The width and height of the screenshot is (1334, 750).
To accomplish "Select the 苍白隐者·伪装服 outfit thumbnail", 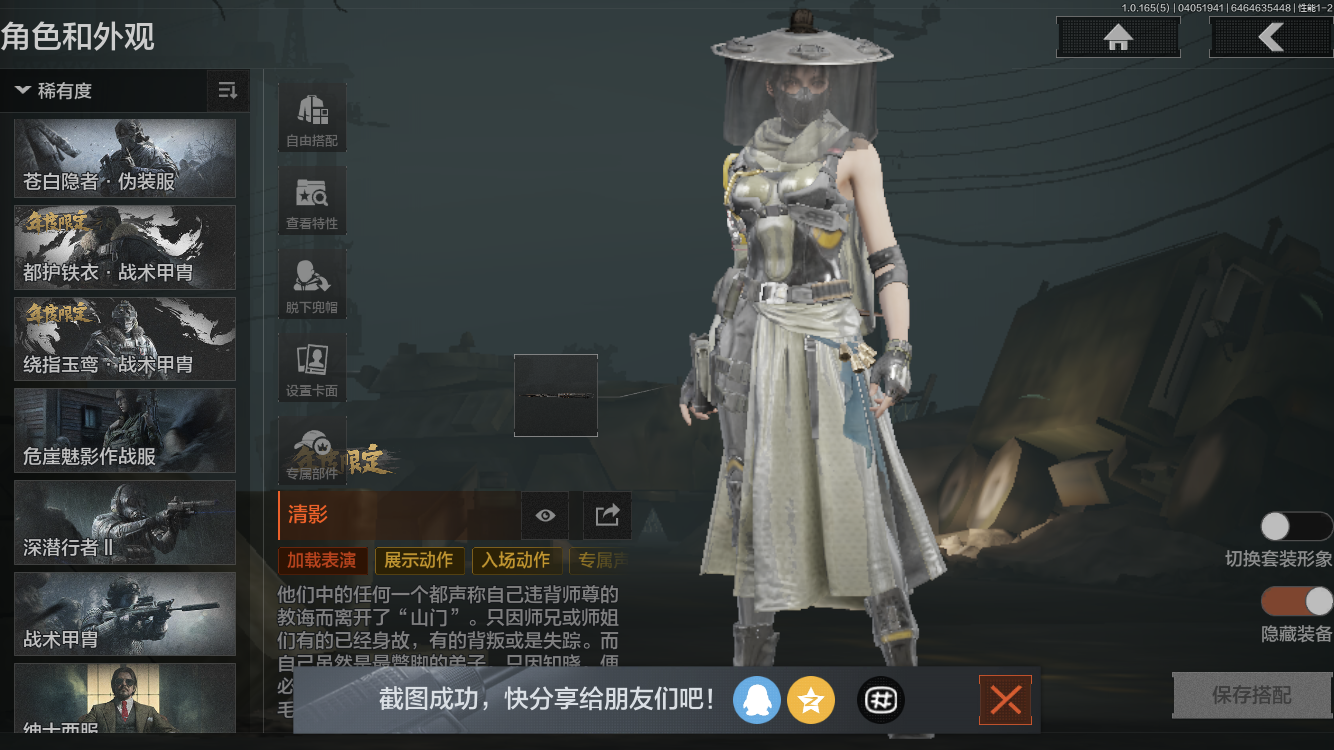I will pos(124,158).
